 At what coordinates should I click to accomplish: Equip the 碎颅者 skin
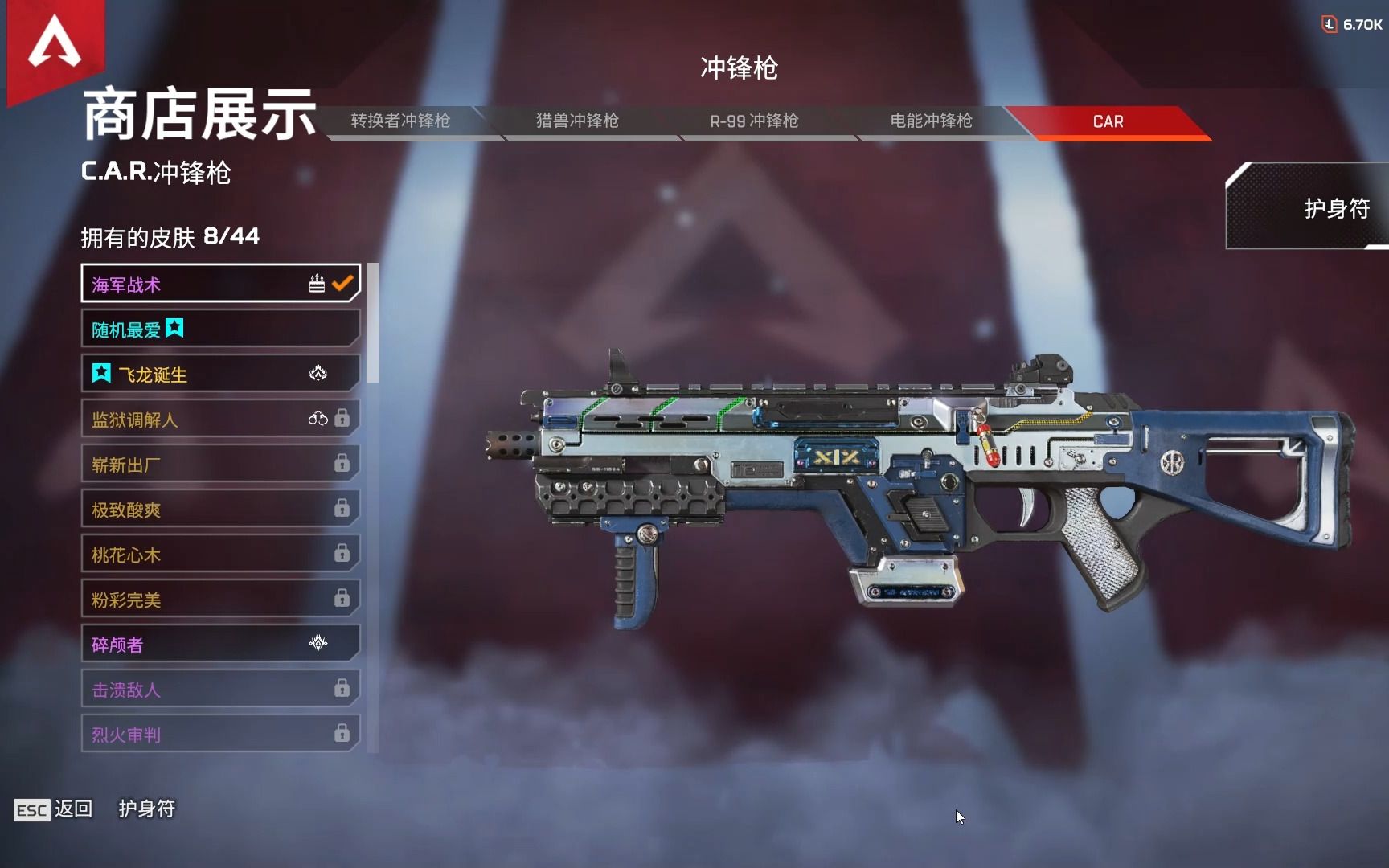pos(219,644)
